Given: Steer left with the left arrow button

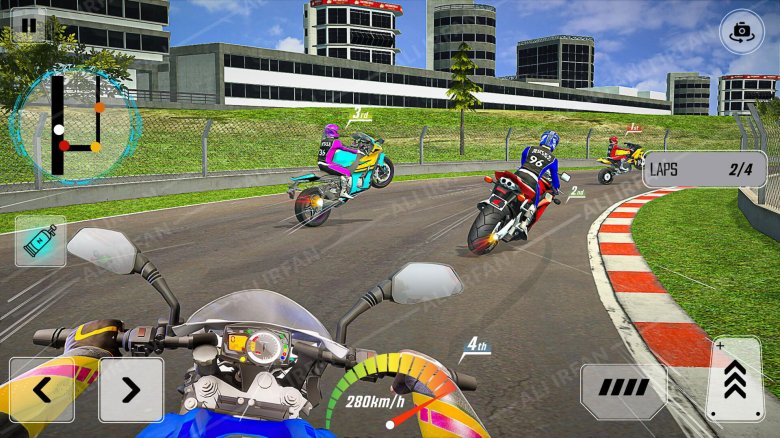Looking at the screenshot, I should pyautogui.click(x=42, y=390).
